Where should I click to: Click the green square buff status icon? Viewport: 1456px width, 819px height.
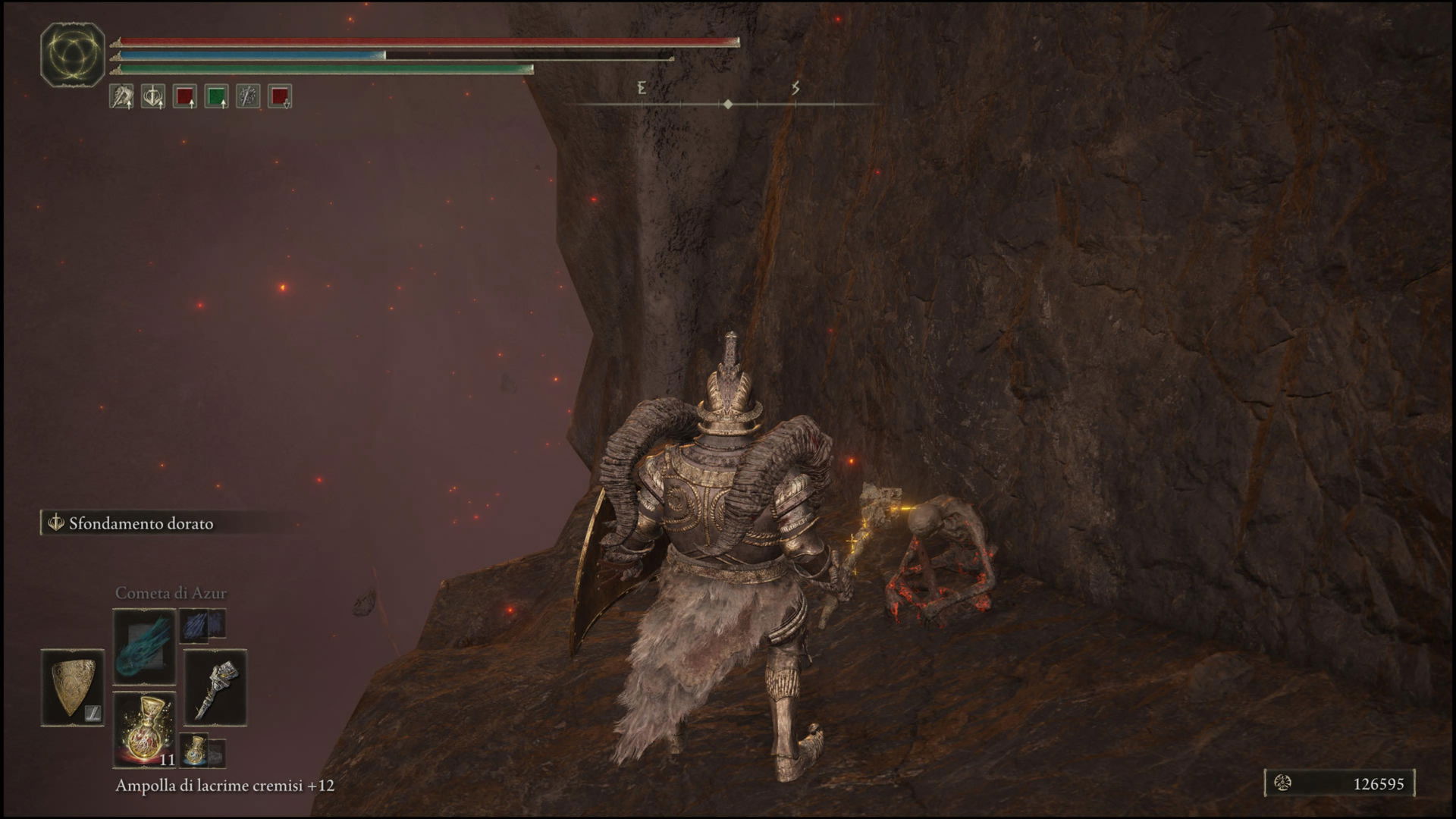point(217,96)
